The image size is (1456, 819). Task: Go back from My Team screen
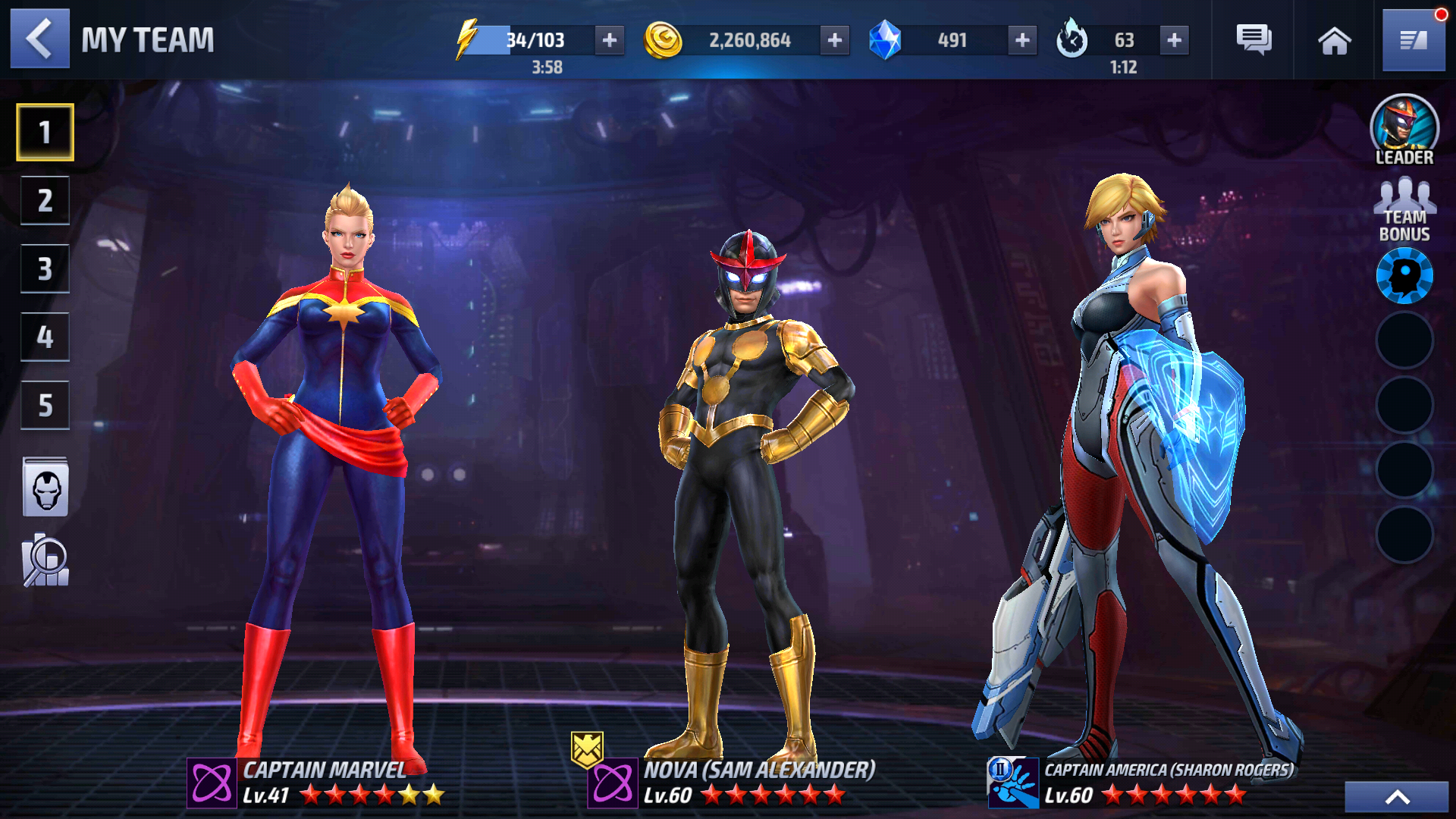(39, 39)
